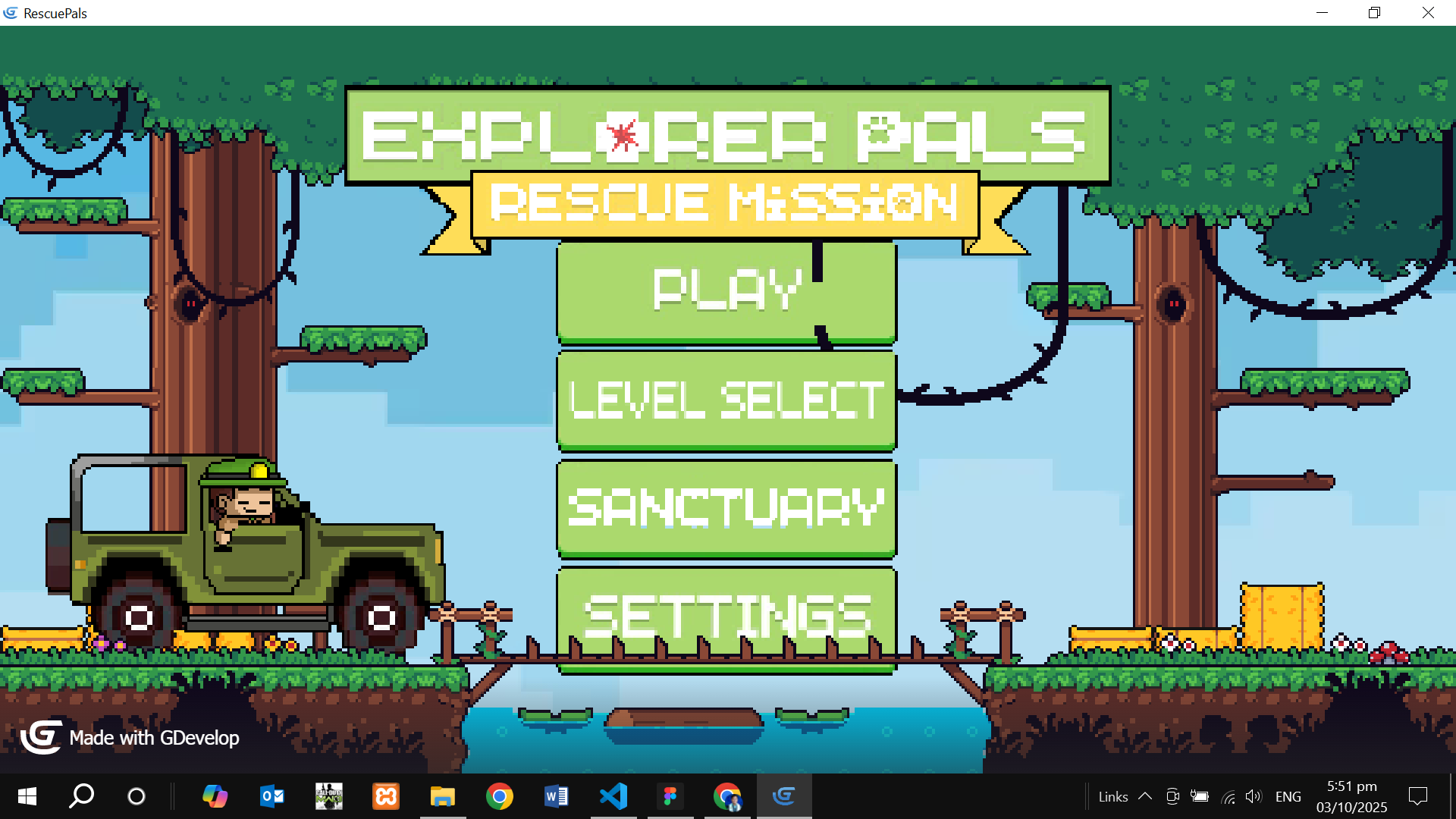Open the ENG language selector
The image size is (1456, 819).
[x=1288, y=796]
